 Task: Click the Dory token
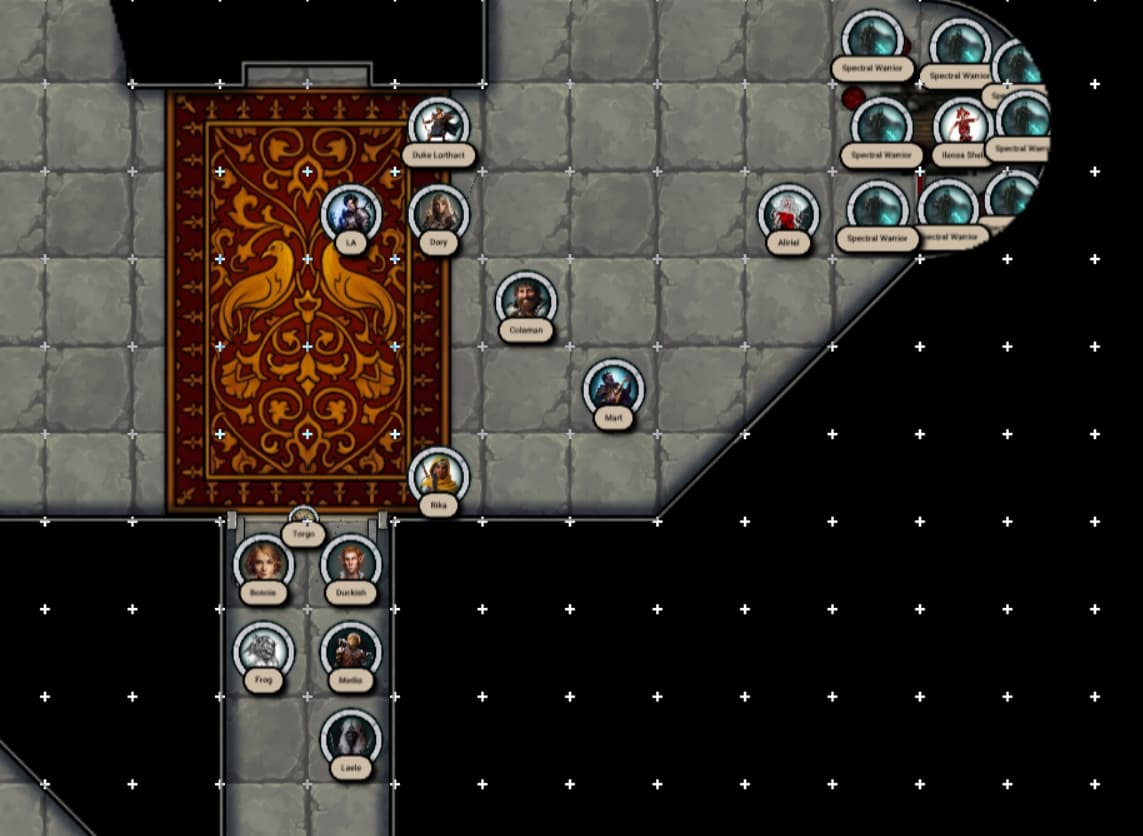[439, 214]
